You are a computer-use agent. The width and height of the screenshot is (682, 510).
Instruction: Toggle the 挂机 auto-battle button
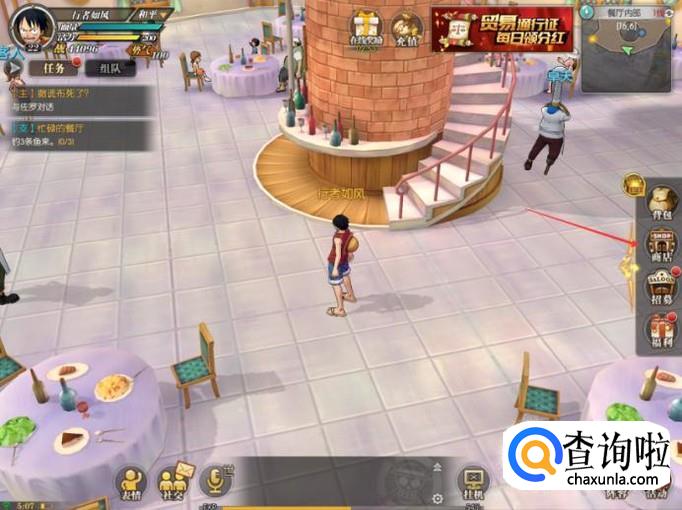pyautogui.click(x=473, y=482)
